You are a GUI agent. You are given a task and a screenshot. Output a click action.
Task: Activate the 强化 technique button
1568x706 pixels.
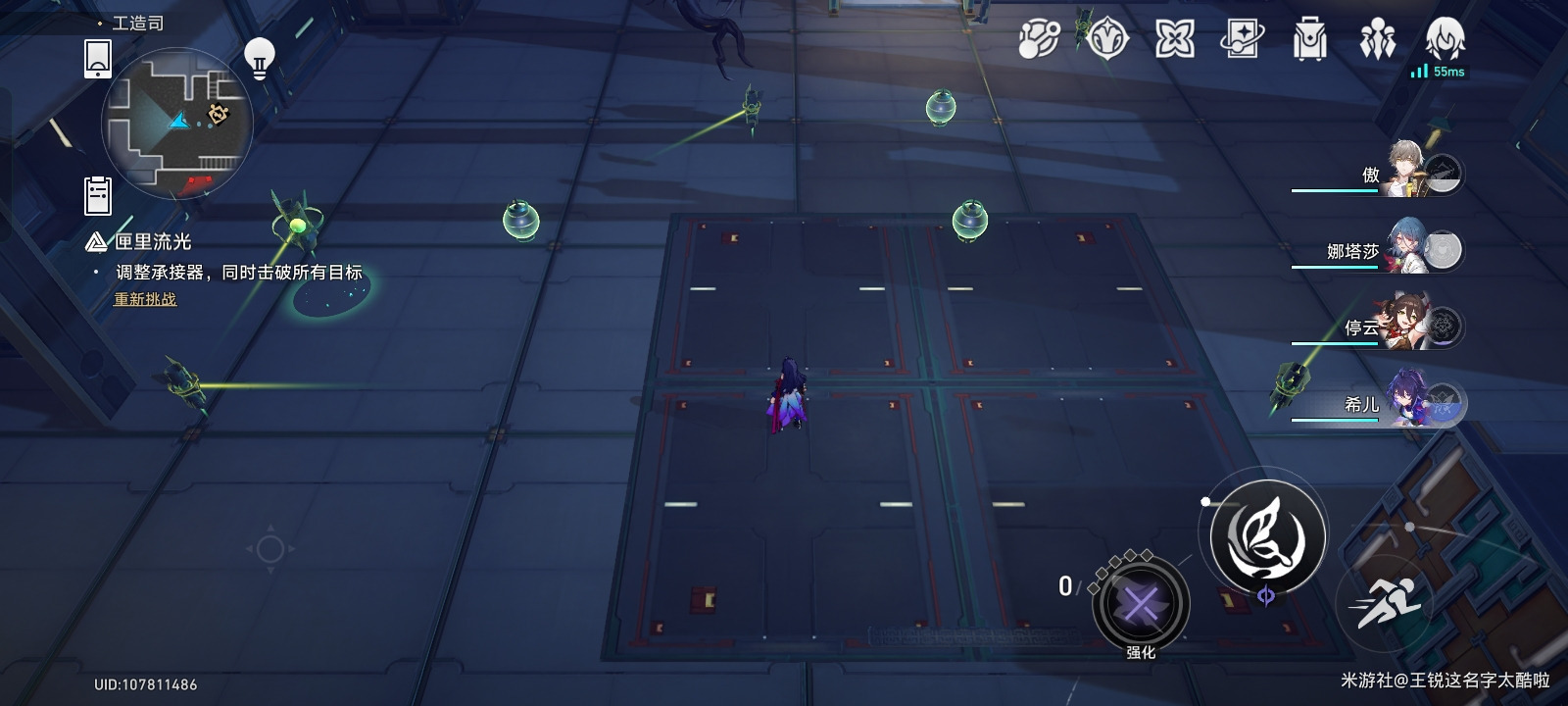pyautogui.click(x=1140, y=604)
